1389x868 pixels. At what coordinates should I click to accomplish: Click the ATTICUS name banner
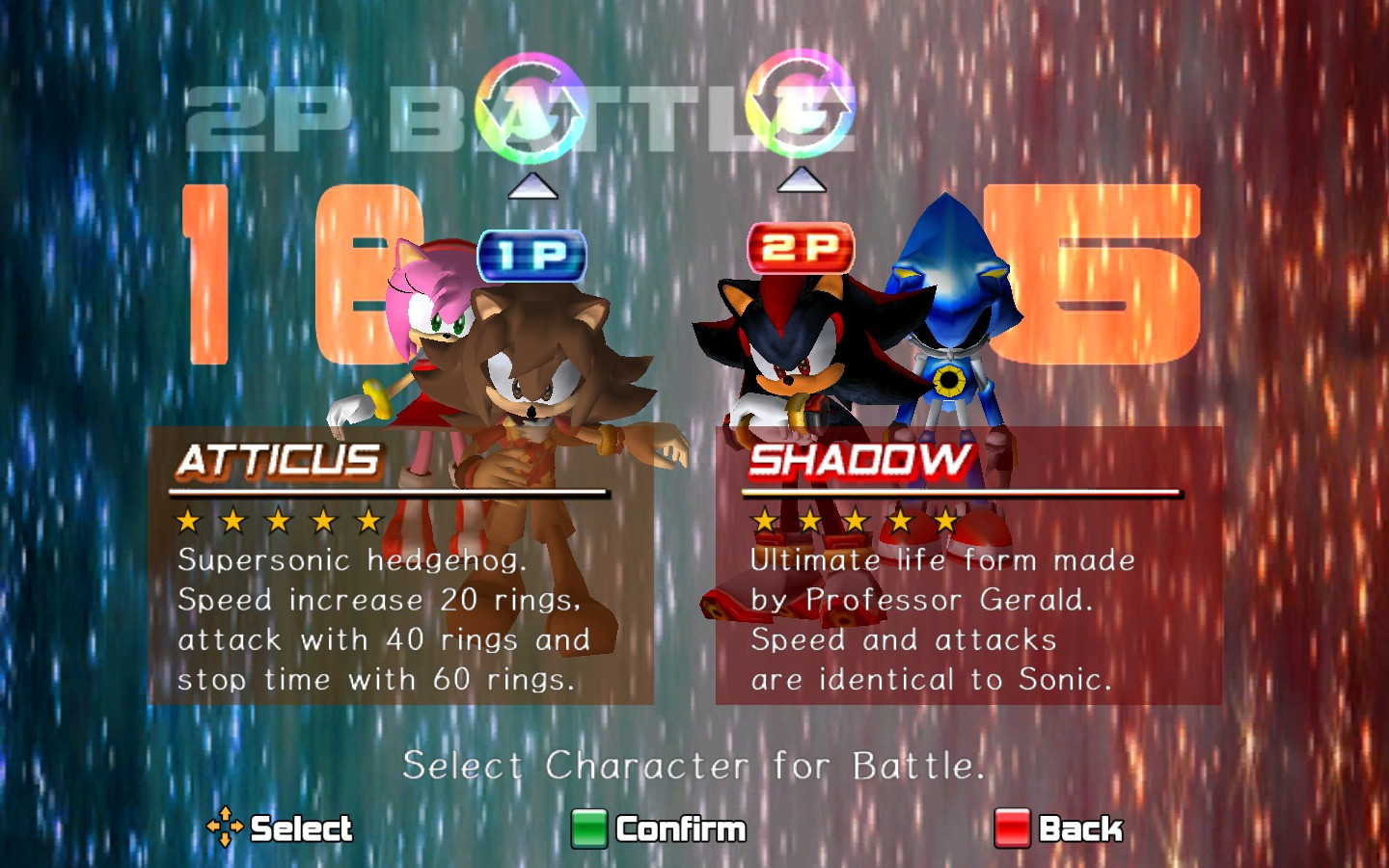pyautogui.click(x=278, y=461)
